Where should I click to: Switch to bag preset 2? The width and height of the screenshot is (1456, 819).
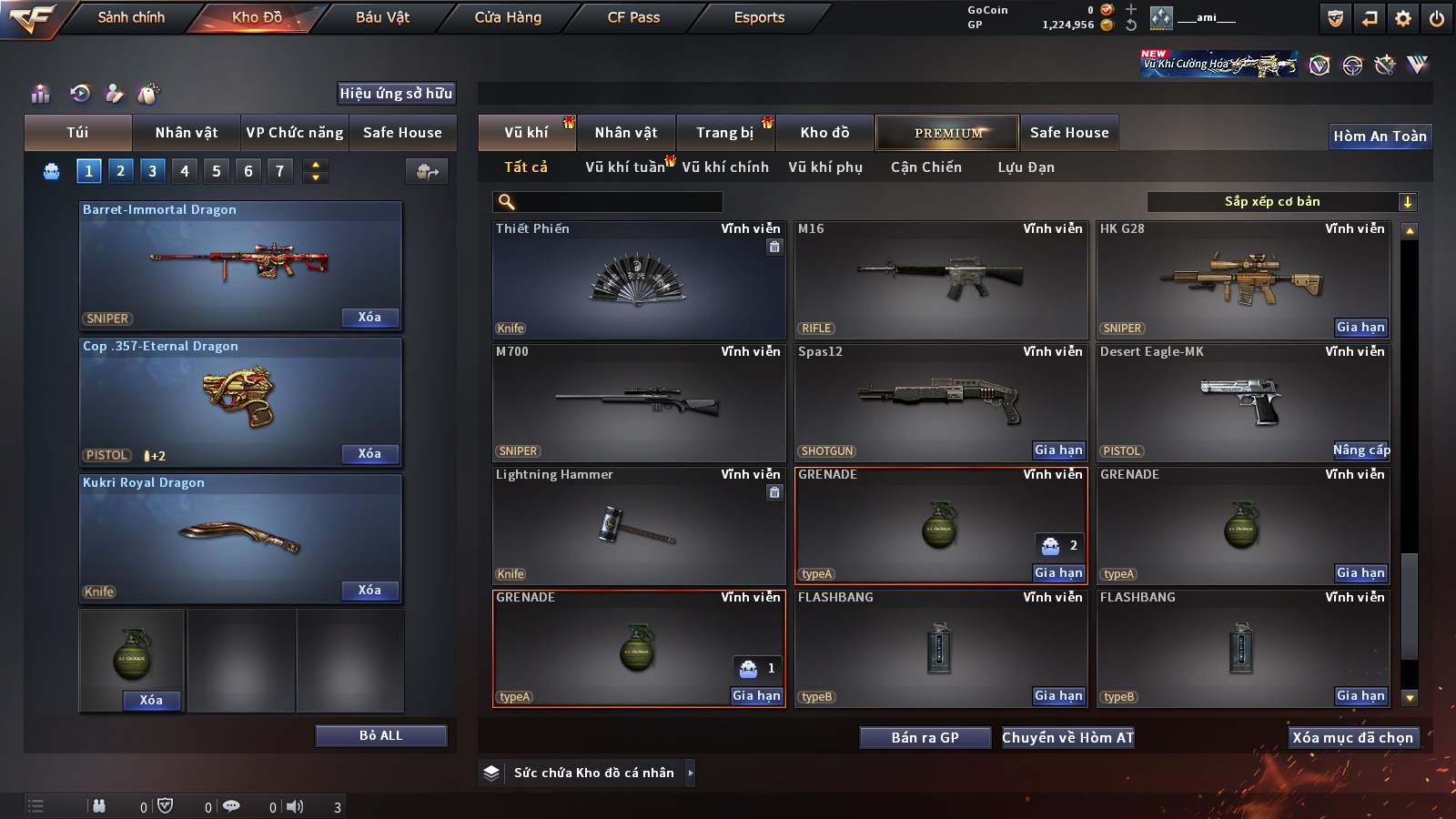[120, 170]
